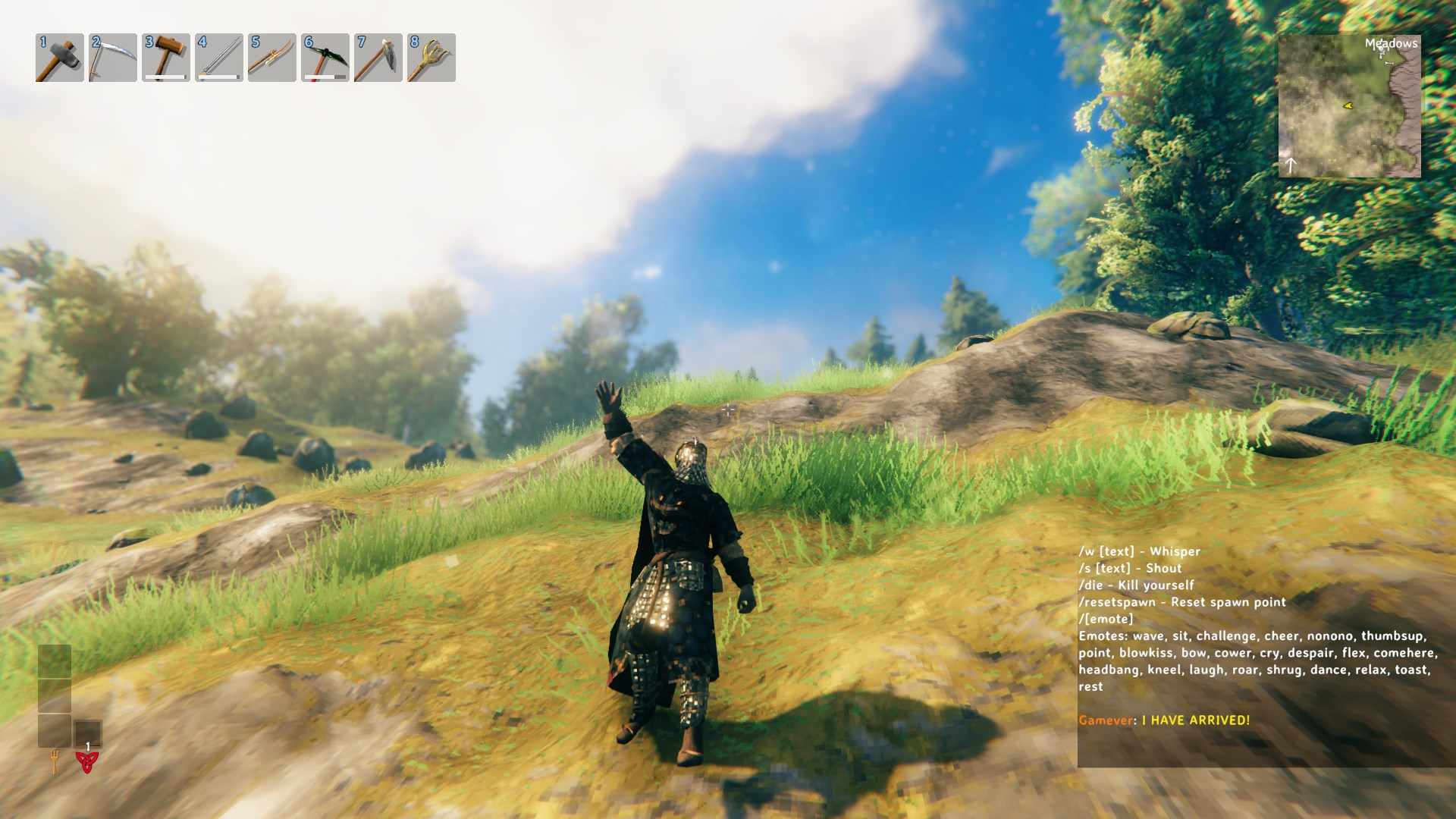
Task: Open the Meadows minimap
Action: click(x=1349, y=106)
